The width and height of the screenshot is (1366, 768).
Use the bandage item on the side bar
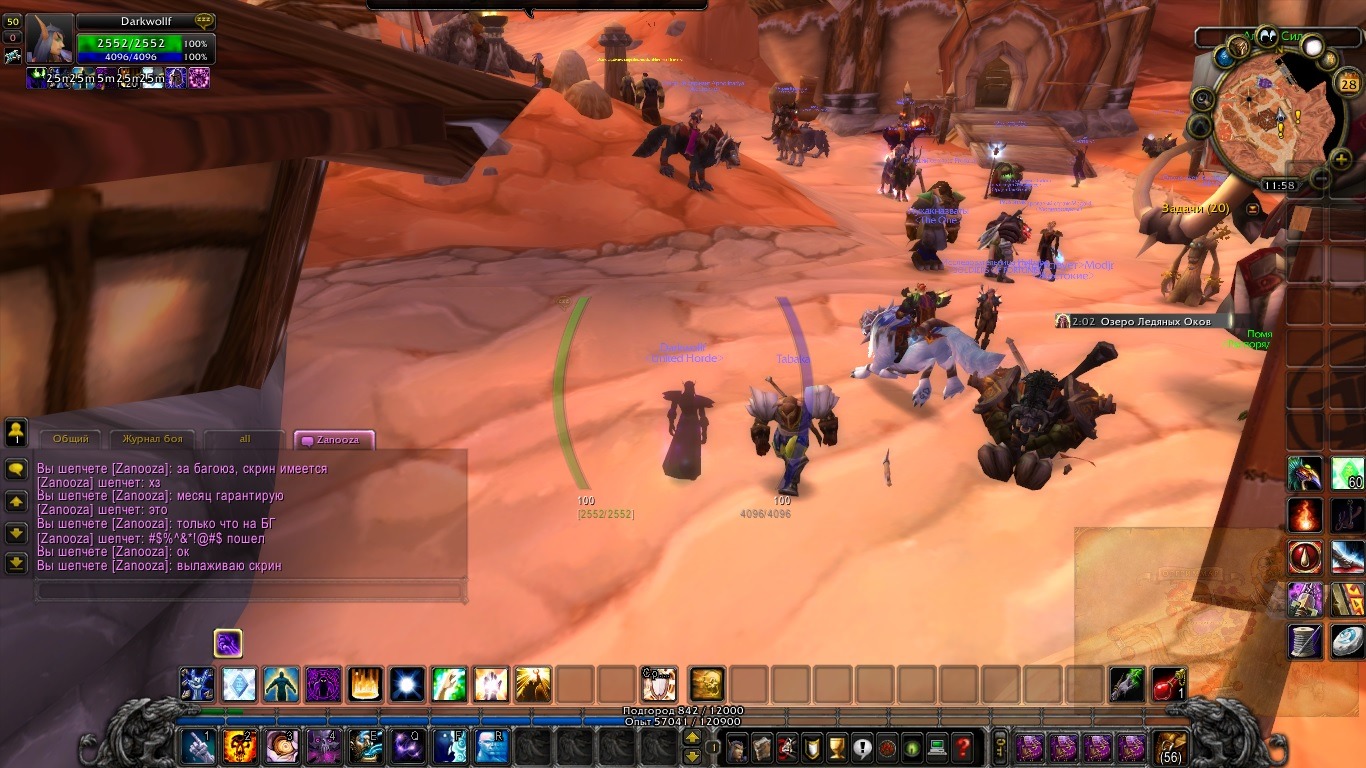[x=1305, y=642]
